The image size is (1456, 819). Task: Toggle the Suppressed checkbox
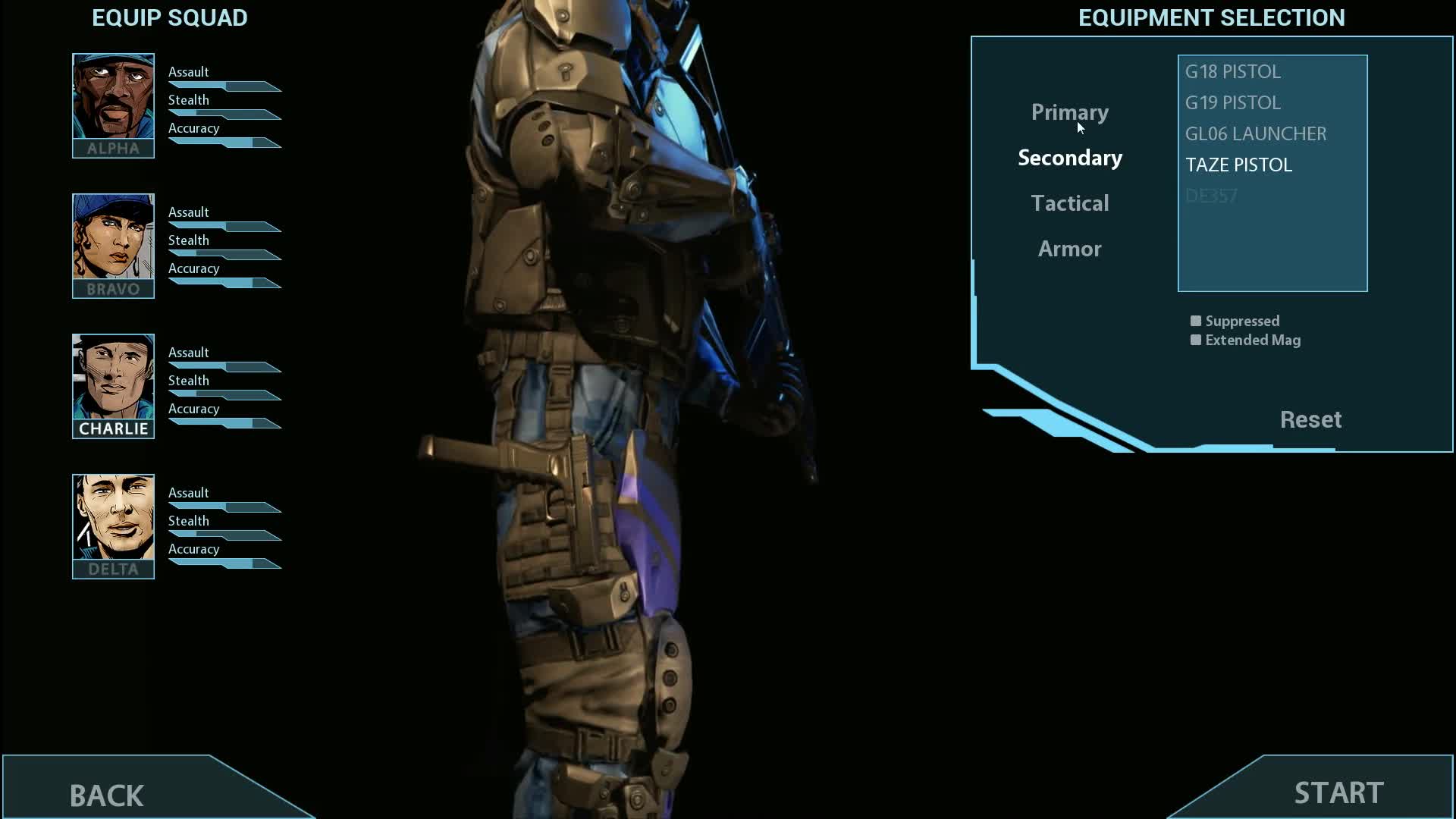1196,321
